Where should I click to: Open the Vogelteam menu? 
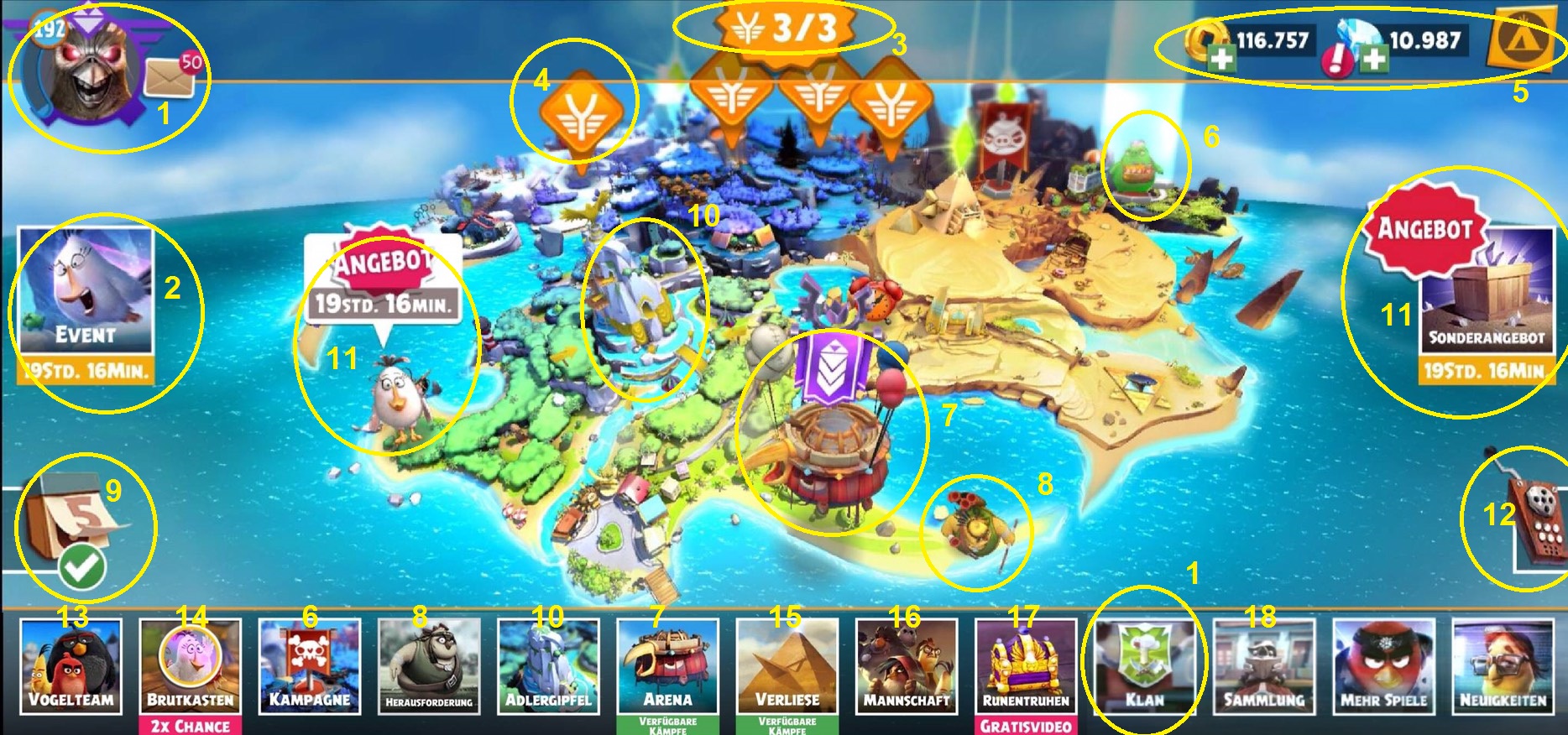[x=71, y=666]
